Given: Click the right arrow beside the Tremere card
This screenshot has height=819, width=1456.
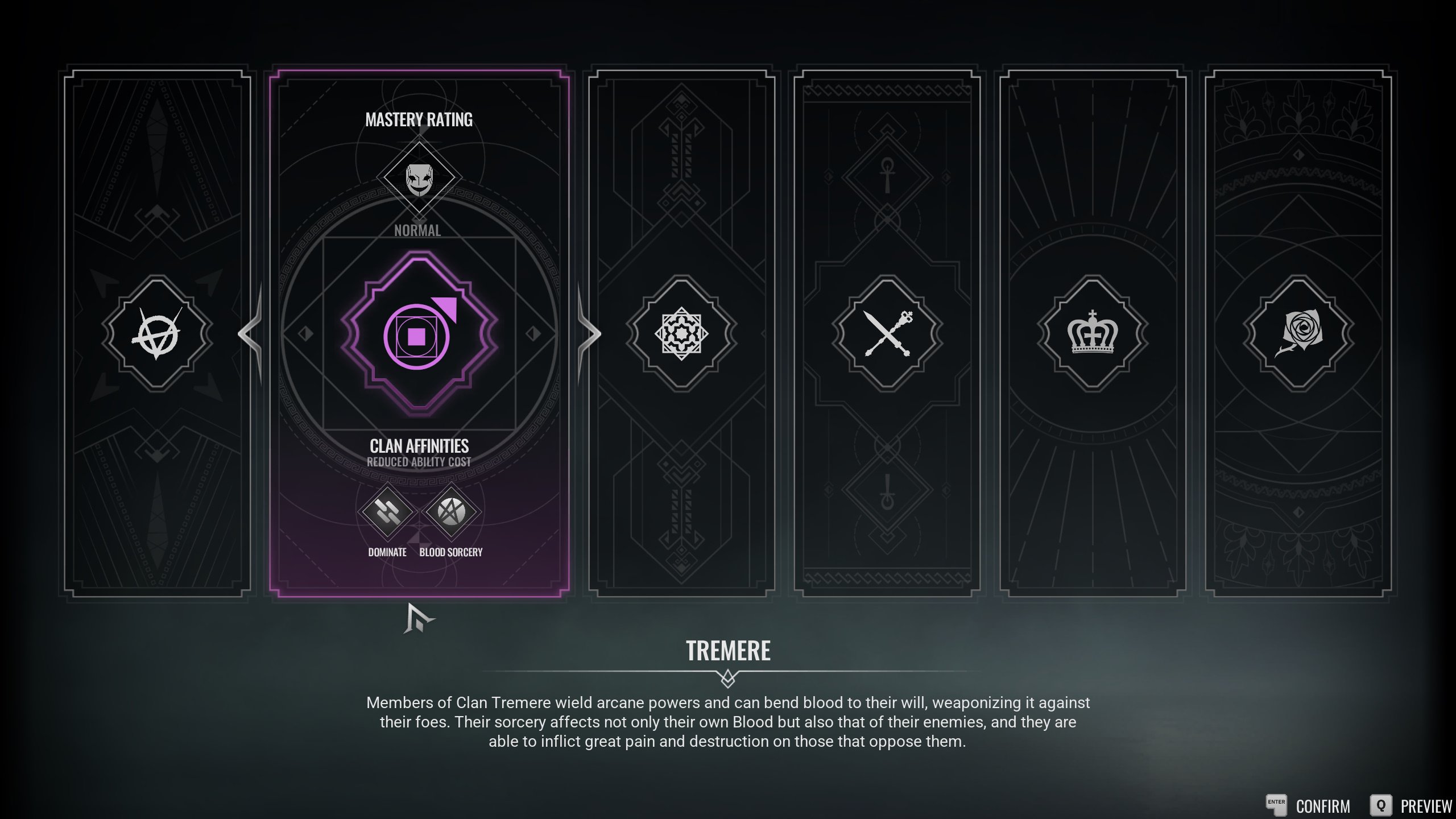Looking at the screenshot, I should (x=589, y=333).
